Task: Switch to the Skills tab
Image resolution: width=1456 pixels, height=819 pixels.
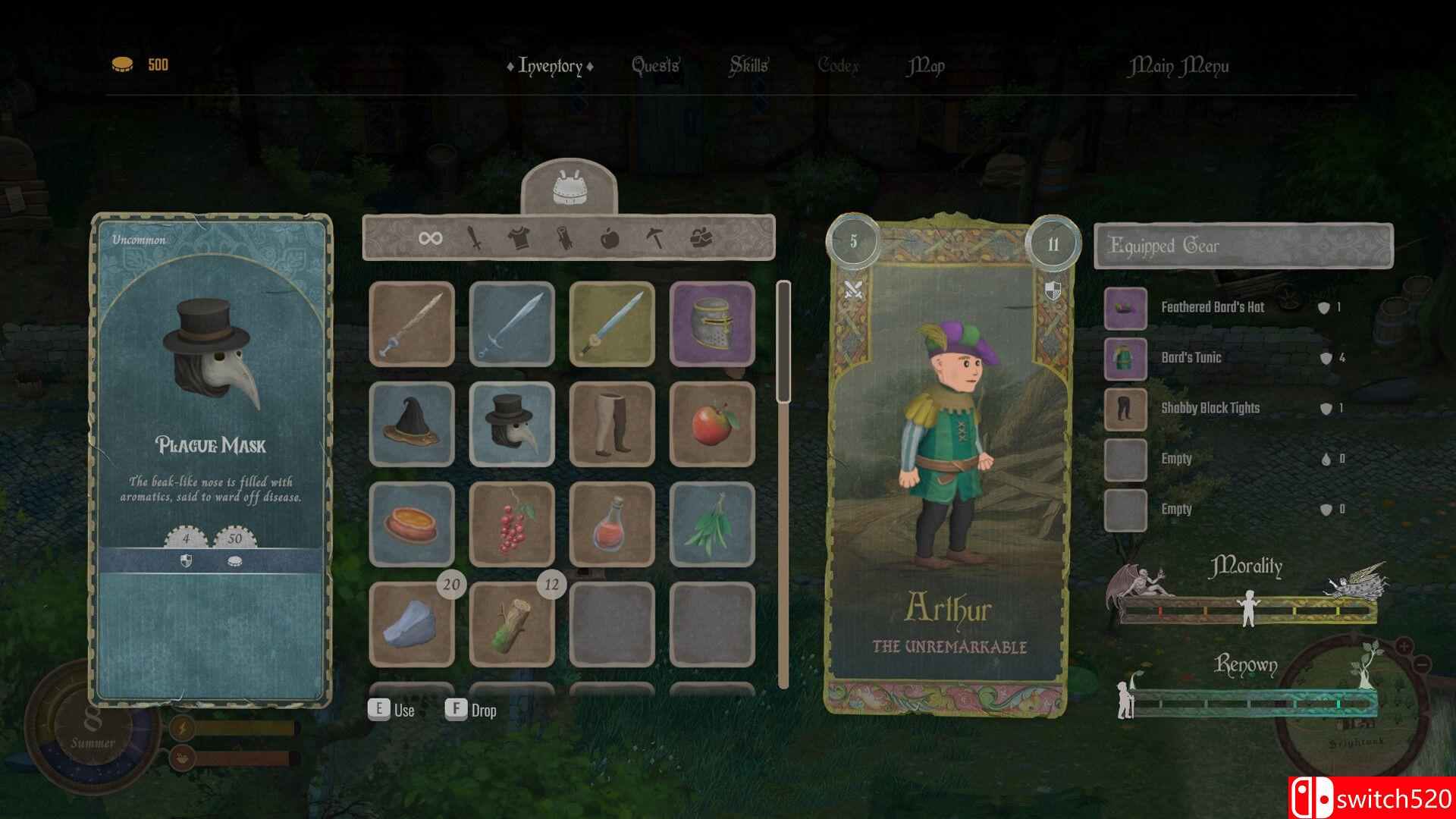Action: point(747,67)
